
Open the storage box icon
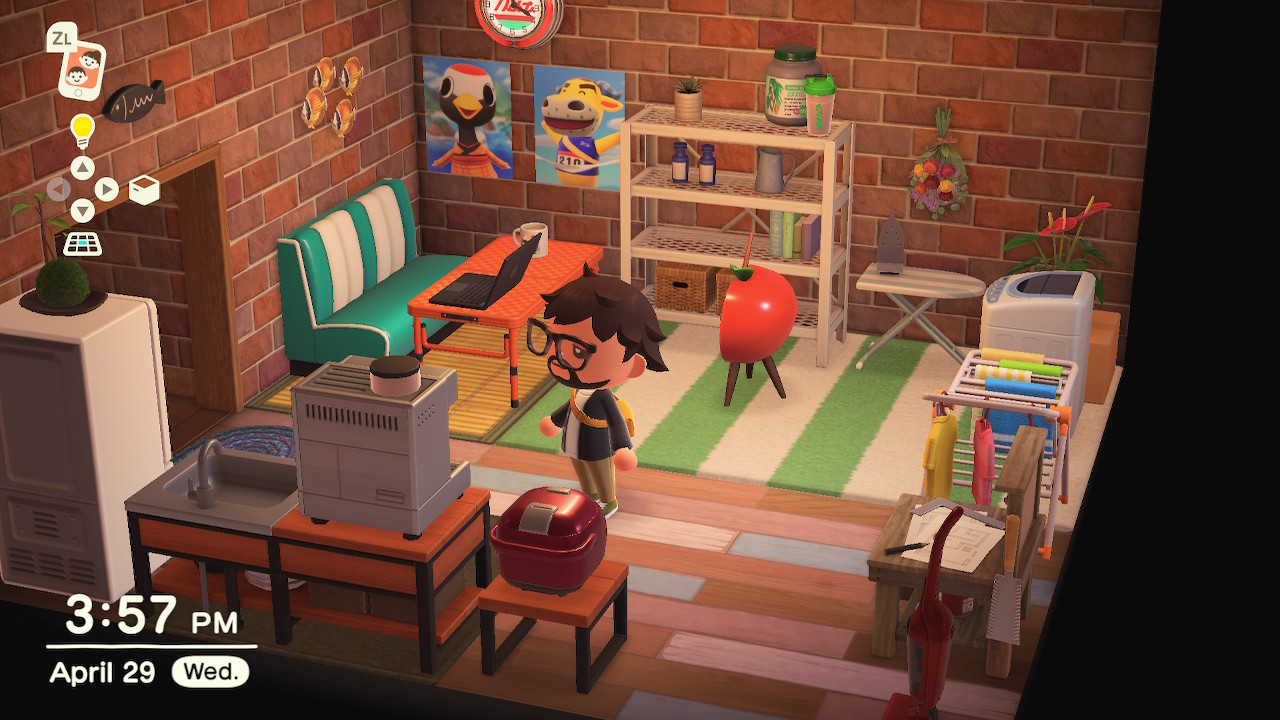click(144, 189)
